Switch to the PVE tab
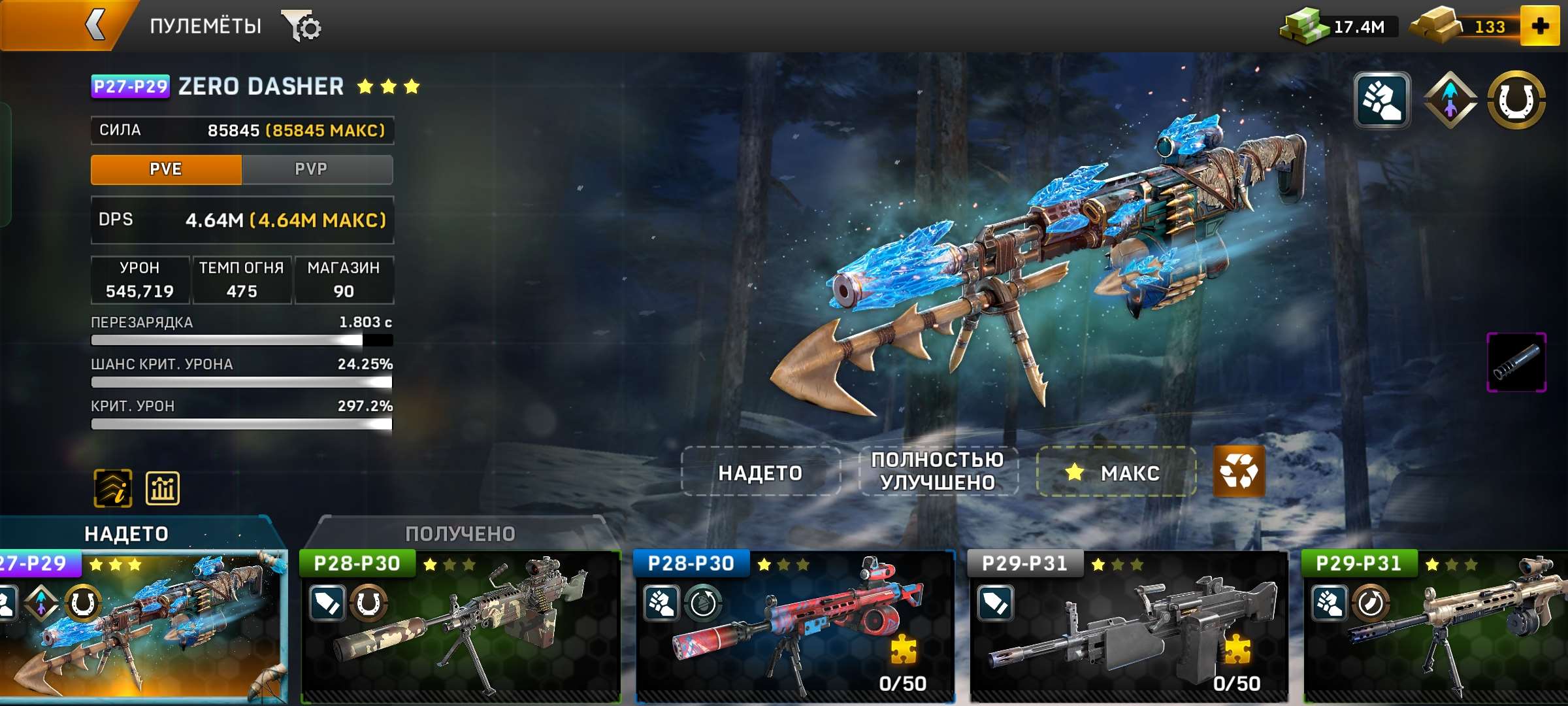The width and height of the screenshot is (1568, 706). (x=165, y=169)
